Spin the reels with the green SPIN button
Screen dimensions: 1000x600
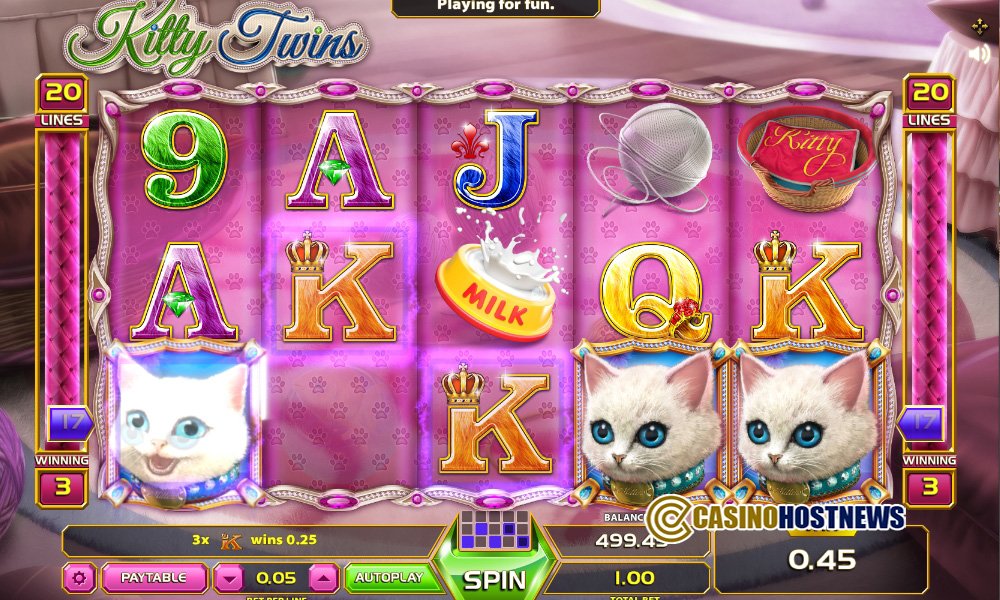(x=495, y=578)
